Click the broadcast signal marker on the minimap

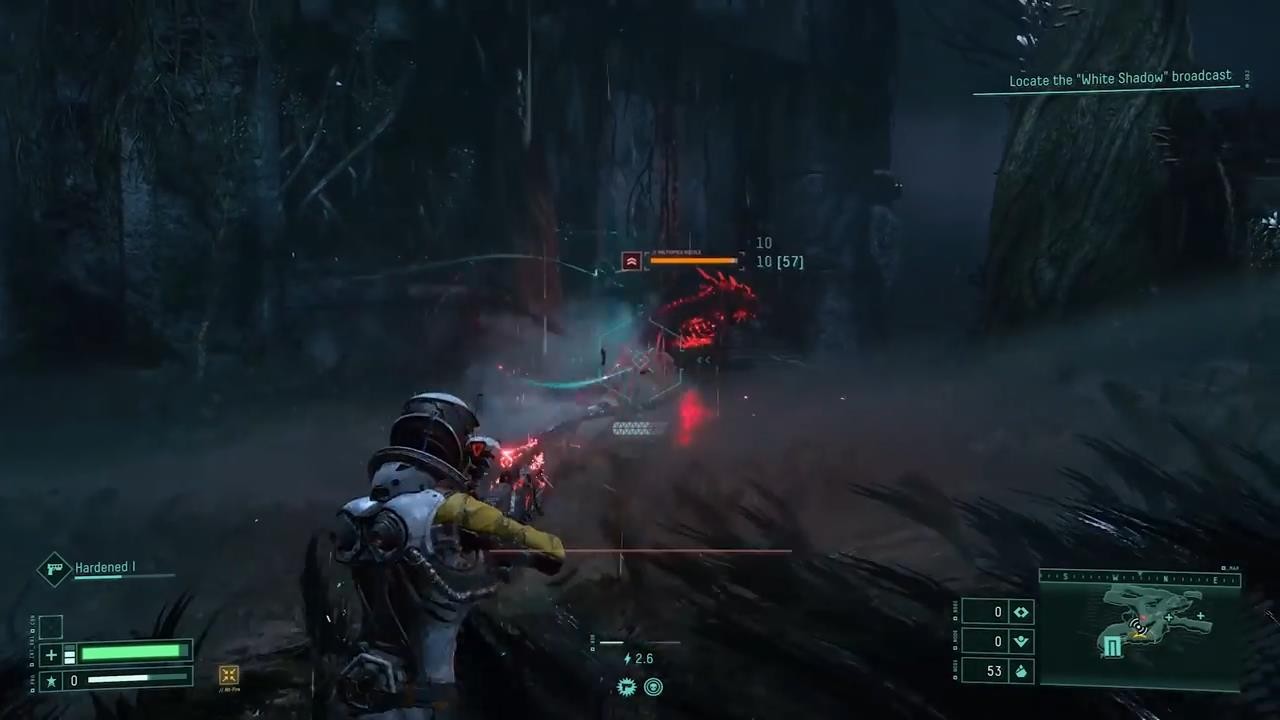coord(1137,626)
